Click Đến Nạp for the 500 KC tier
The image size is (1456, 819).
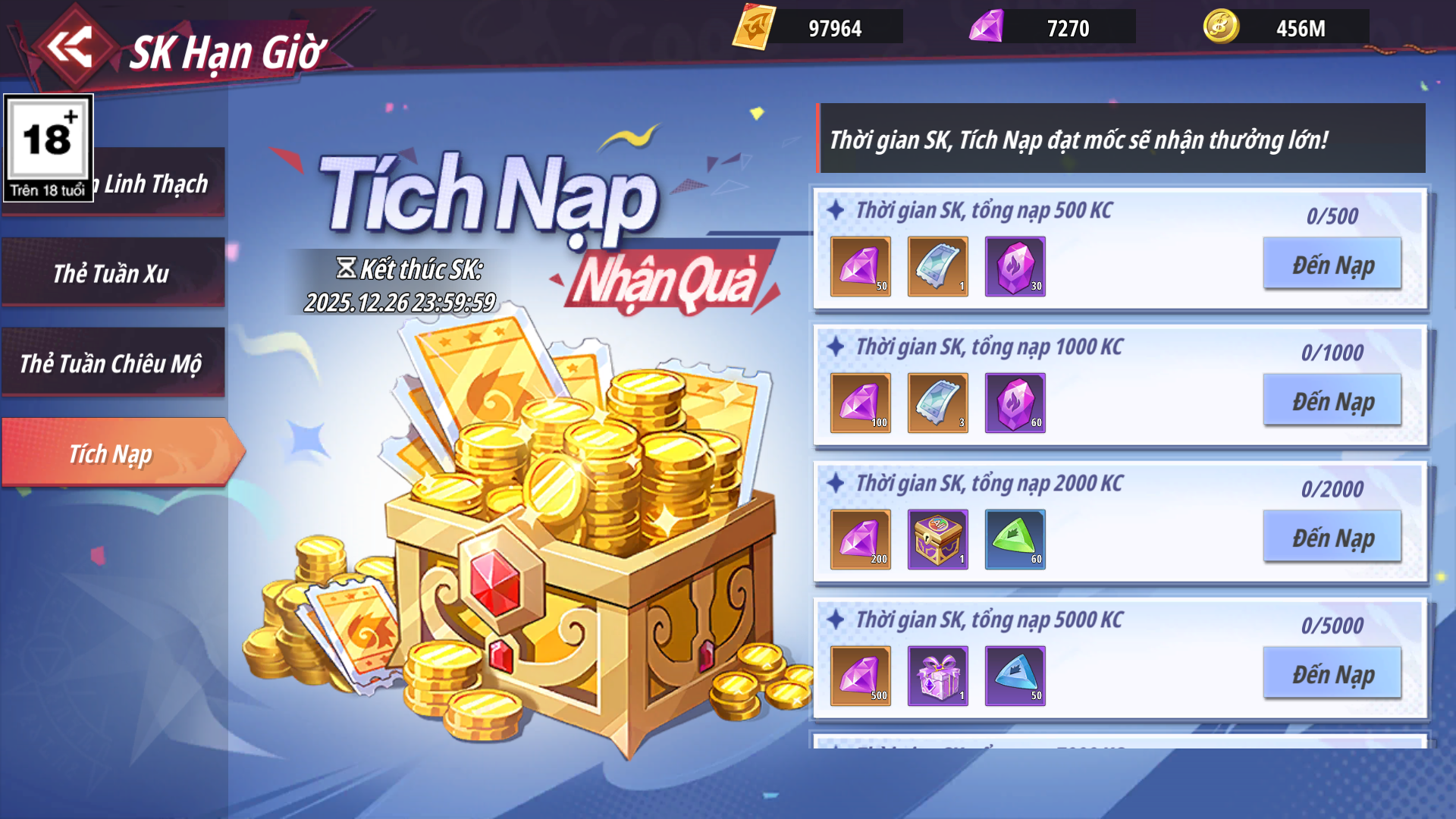tap(1332, 265)
